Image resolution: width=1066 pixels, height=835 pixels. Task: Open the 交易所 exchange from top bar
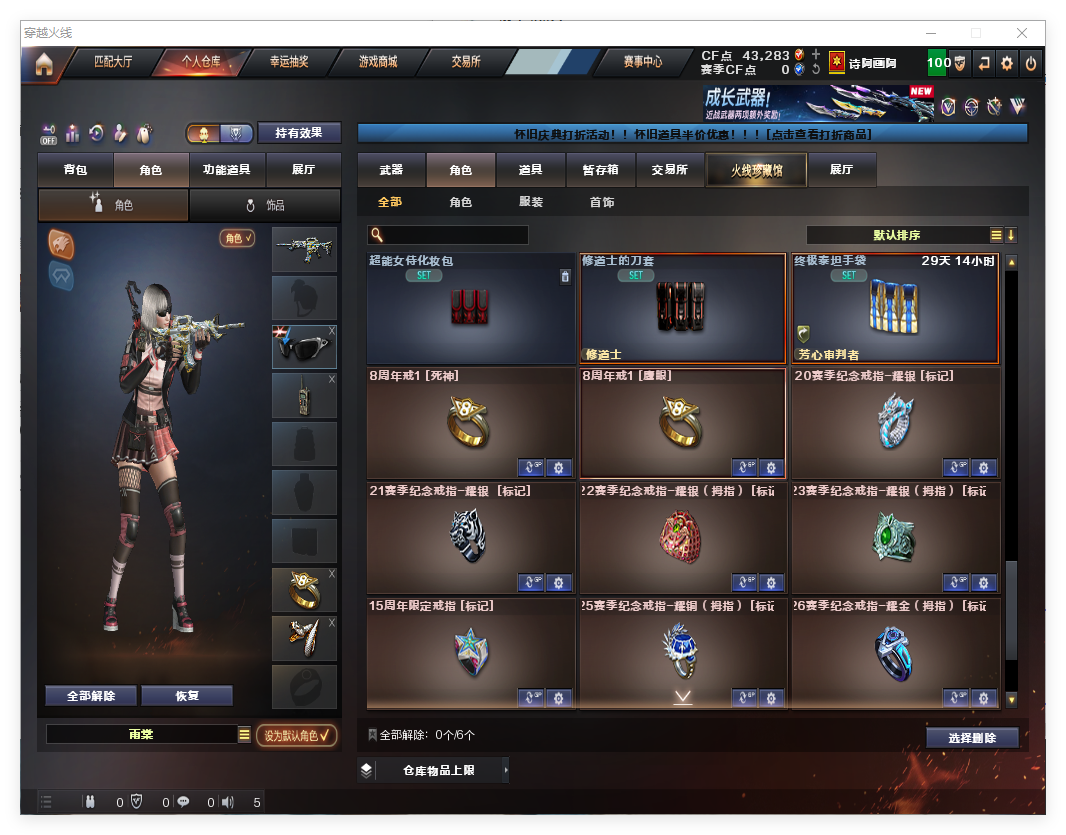(x=466, y=62)
